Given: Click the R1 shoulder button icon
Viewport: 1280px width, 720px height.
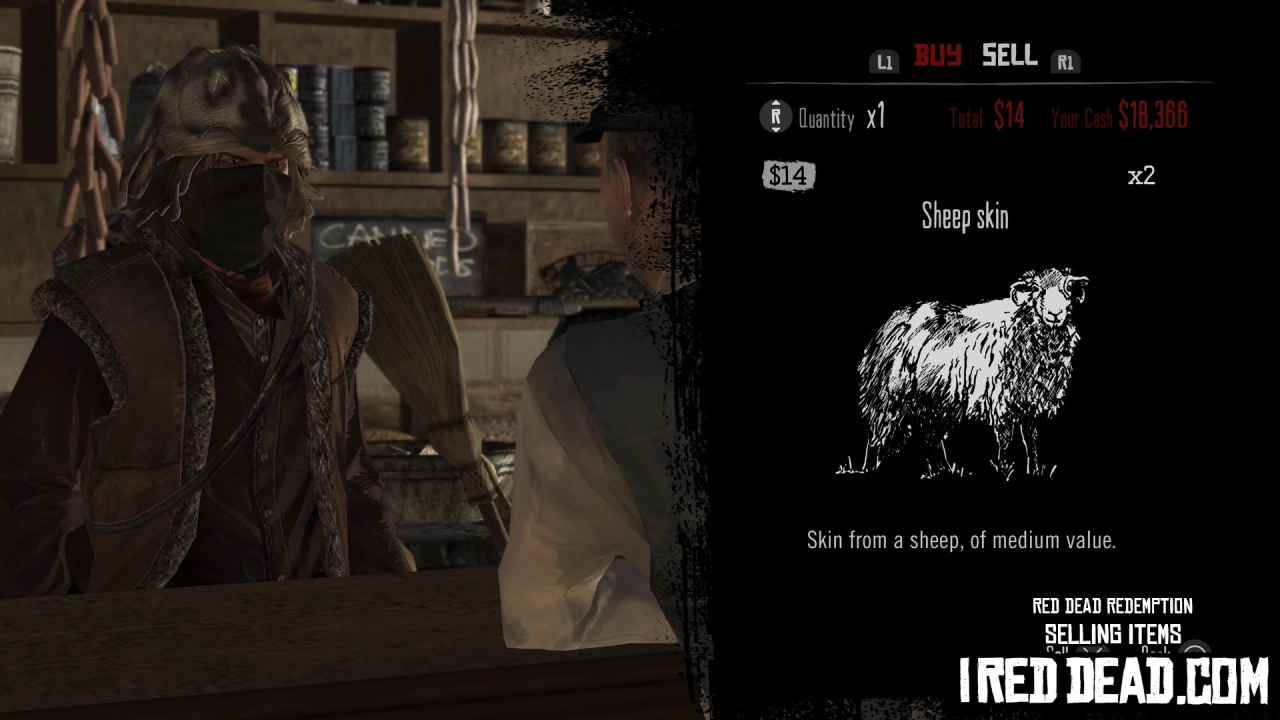Looking at the screenshot, I should pos(1066,61).
